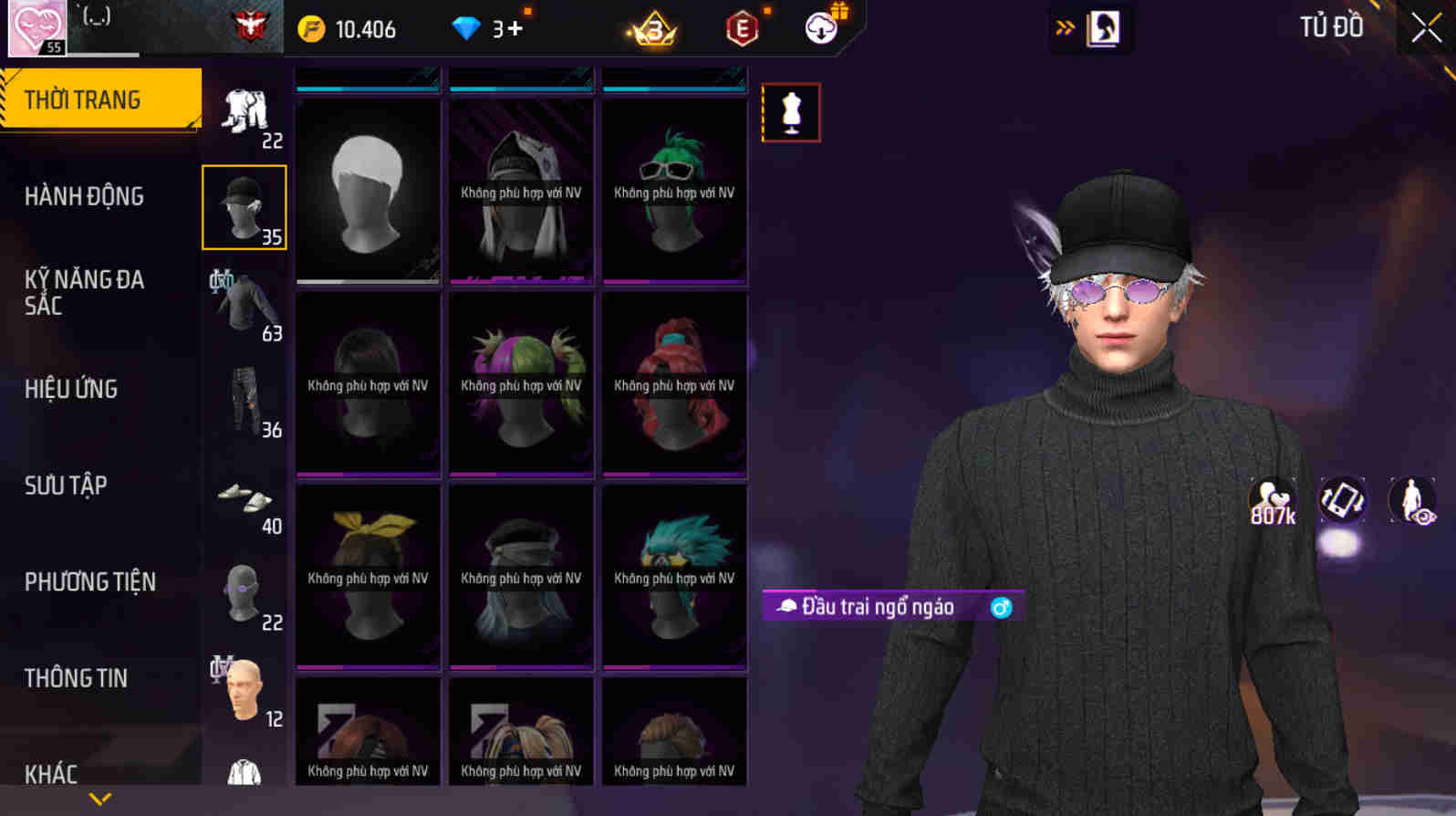This screenshot has width=1456, height=816.
Task: Click the diamond balance icon
Action: pyautogui.click(x=468, y=28)
